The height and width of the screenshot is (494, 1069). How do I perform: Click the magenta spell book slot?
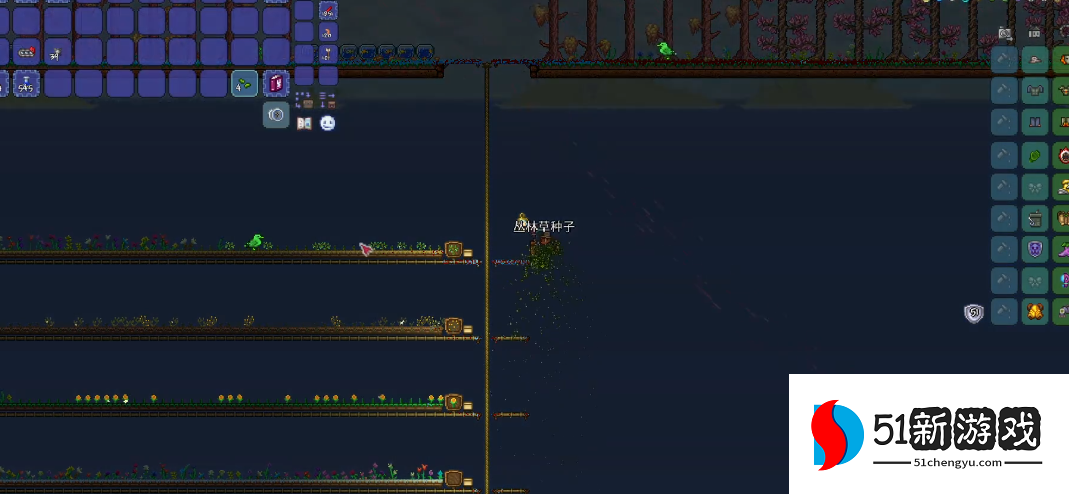coord(276,84)
